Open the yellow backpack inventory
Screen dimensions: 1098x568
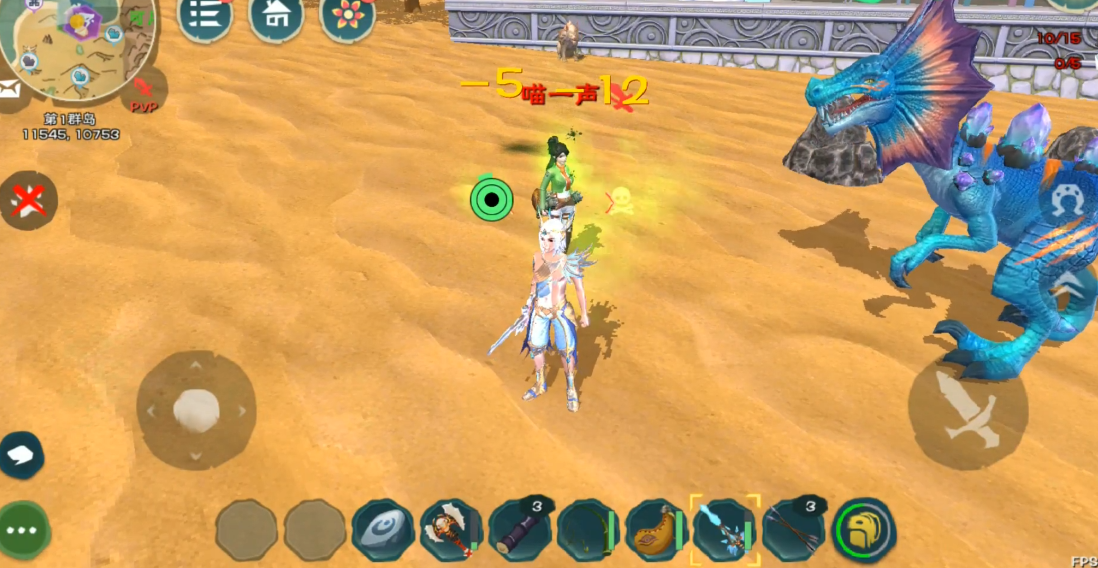coord(864,530)
